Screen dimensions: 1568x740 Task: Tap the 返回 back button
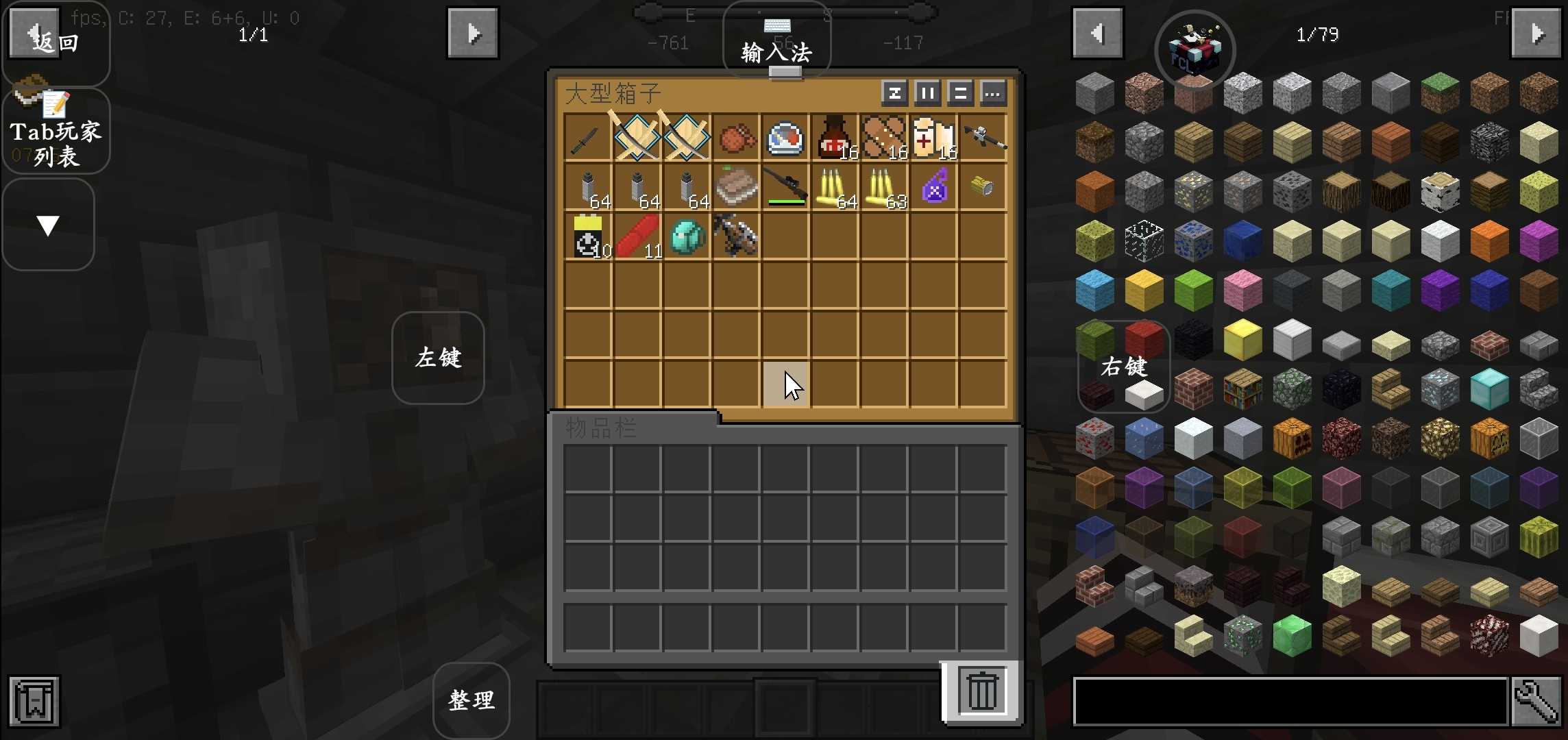[x=55, y=41]
